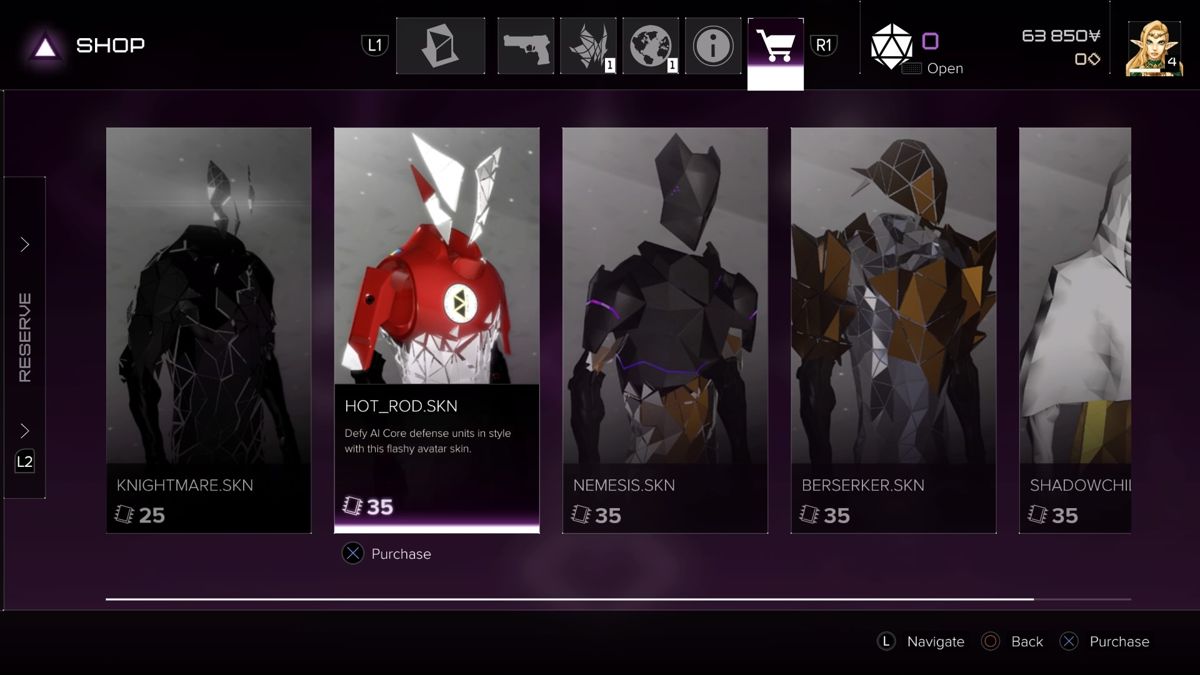Screen dimensions: 1200x675
Task: Open the player avatar portrait
Action: pos(1153,48)
